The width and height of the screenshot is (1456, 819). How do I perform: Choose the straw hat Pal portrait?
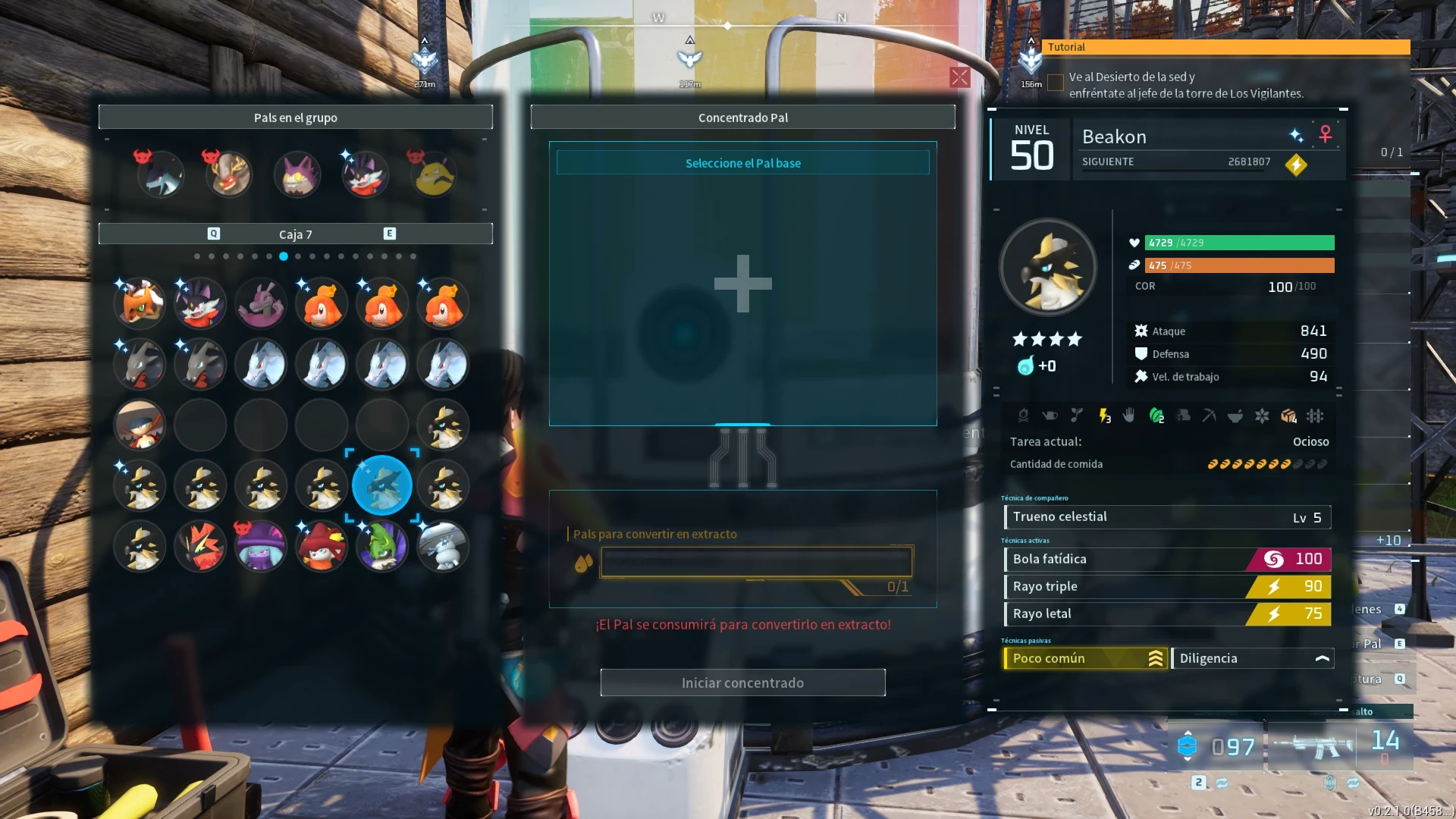tap(140, 425)
